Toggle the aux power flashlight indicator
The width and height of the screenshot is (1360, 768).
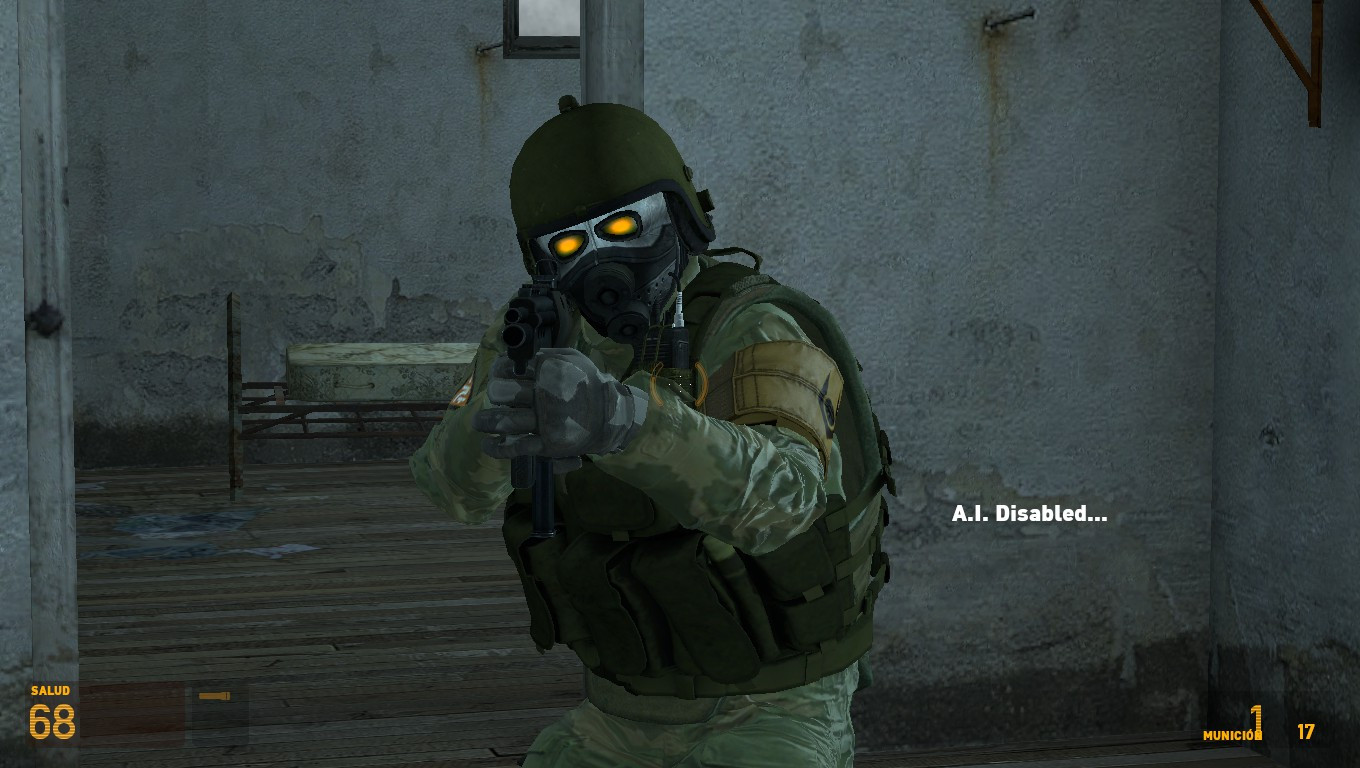[x=214, y=695]
